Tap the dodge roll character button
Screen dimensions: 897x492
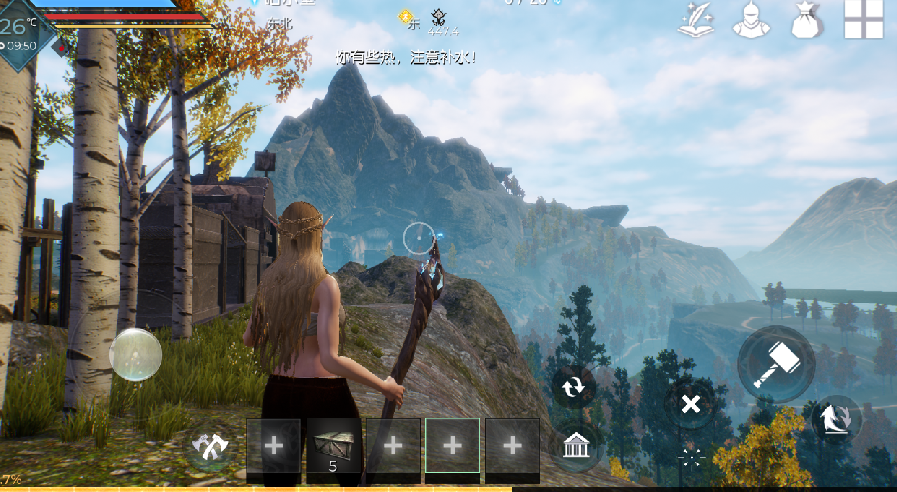[x=836, y=417]
